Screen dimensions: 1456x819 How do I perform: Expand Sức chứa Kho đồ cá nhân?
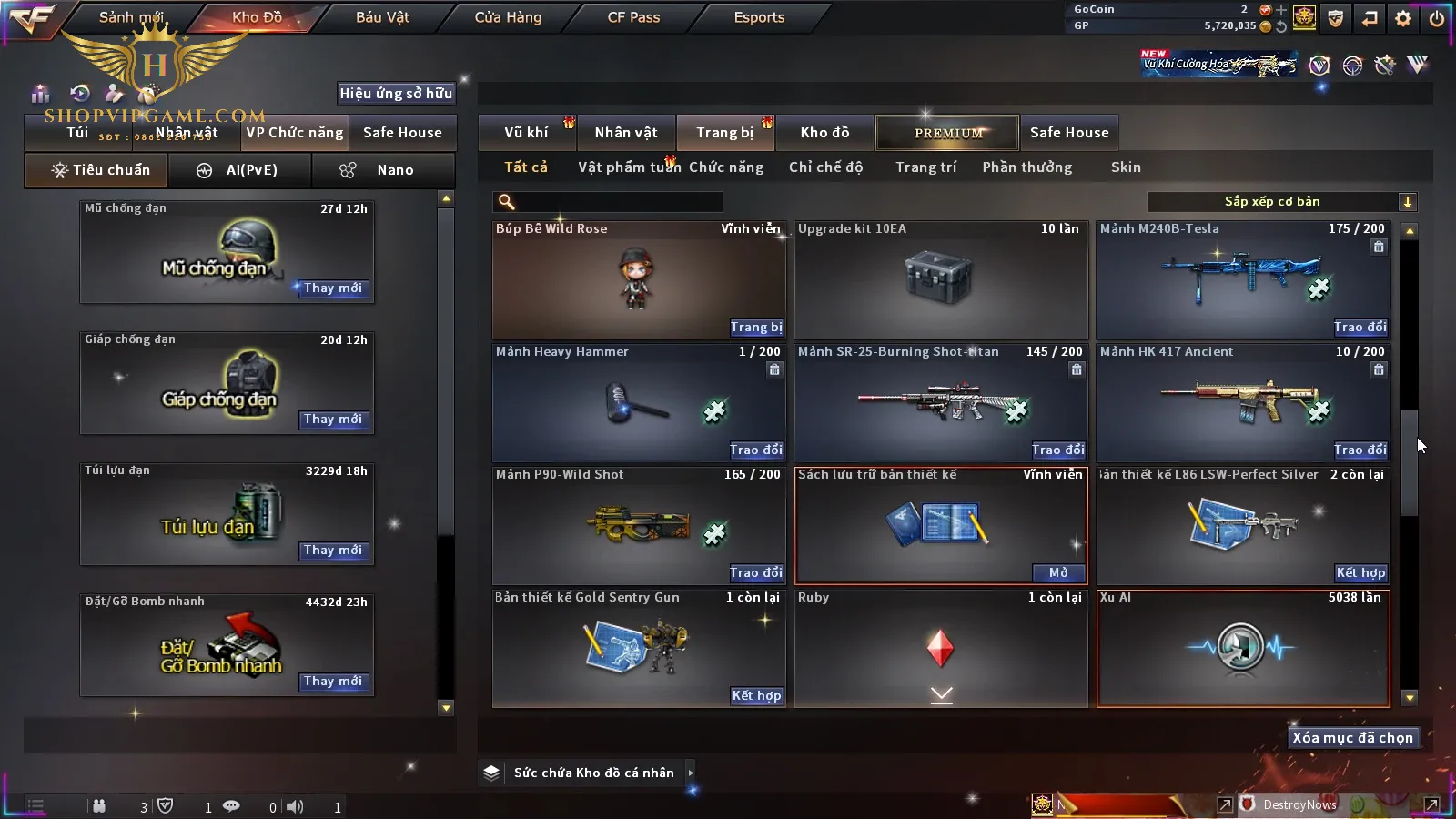pyautogui.click(x=691, y=773)
